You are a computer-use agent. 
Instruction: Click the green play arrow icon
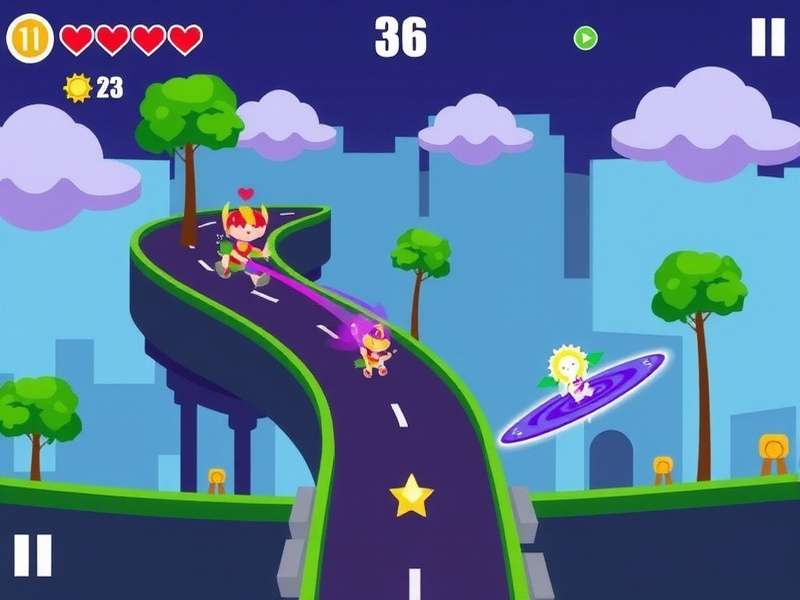(585, 38)
